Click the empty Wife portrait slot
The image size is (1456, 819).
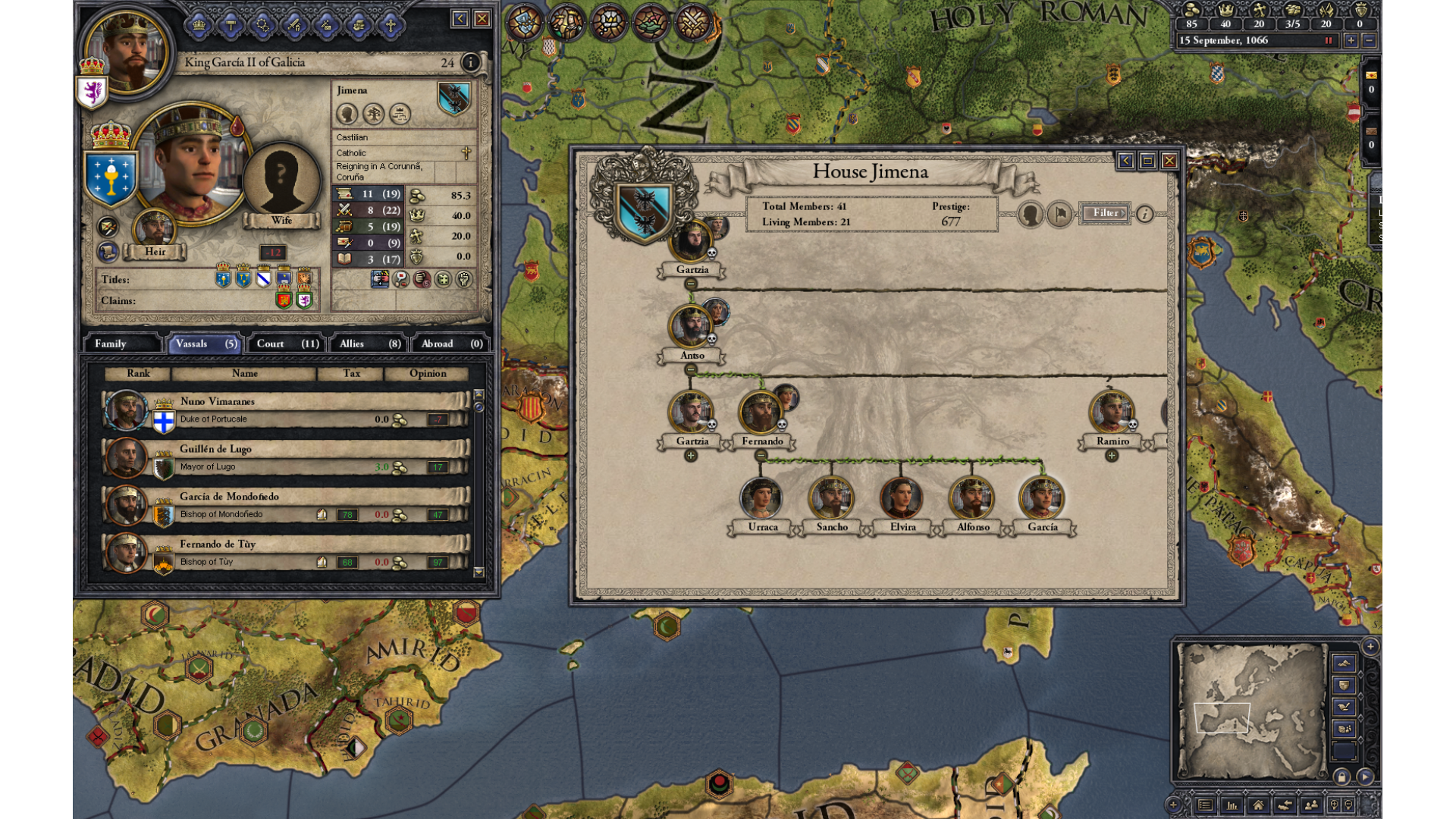point(281,180)
